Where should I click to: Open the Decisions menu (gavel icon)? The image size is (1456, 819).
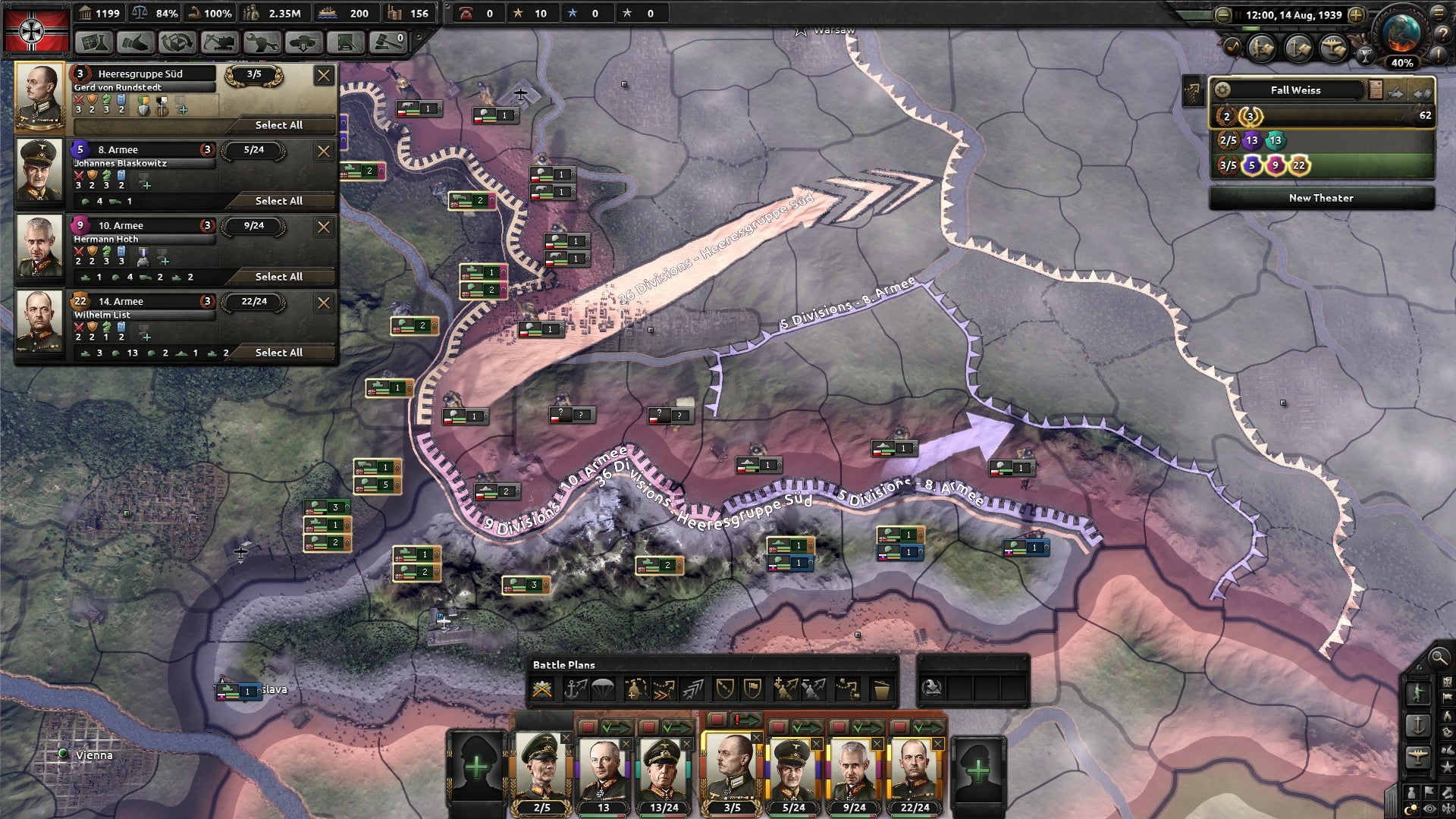pyautogui.click(x=388, y=41)
